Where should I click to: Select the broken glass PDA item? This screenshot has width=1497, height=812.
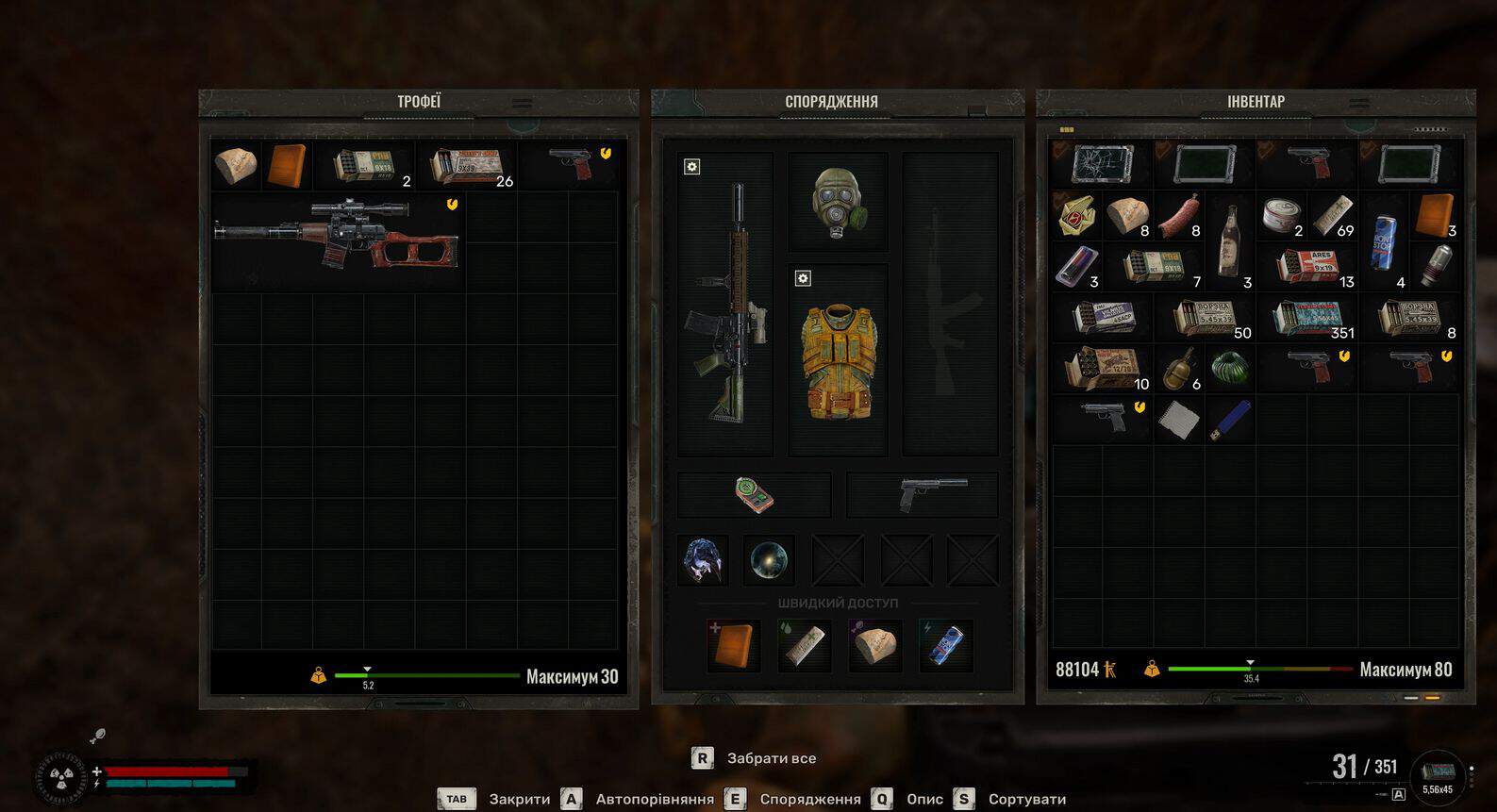coord(1101,164)
